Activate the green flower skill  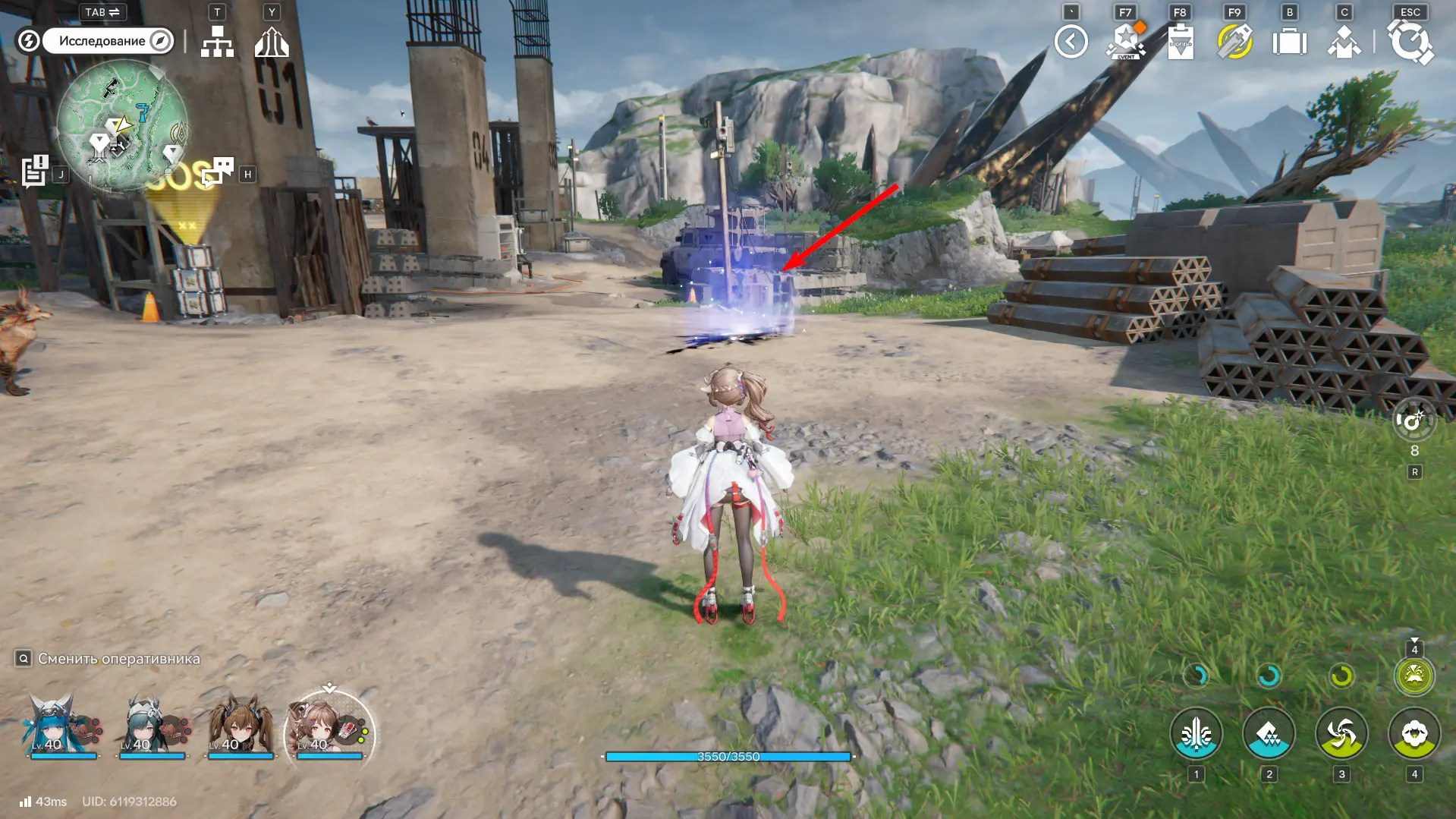[x=1414, y=734]
